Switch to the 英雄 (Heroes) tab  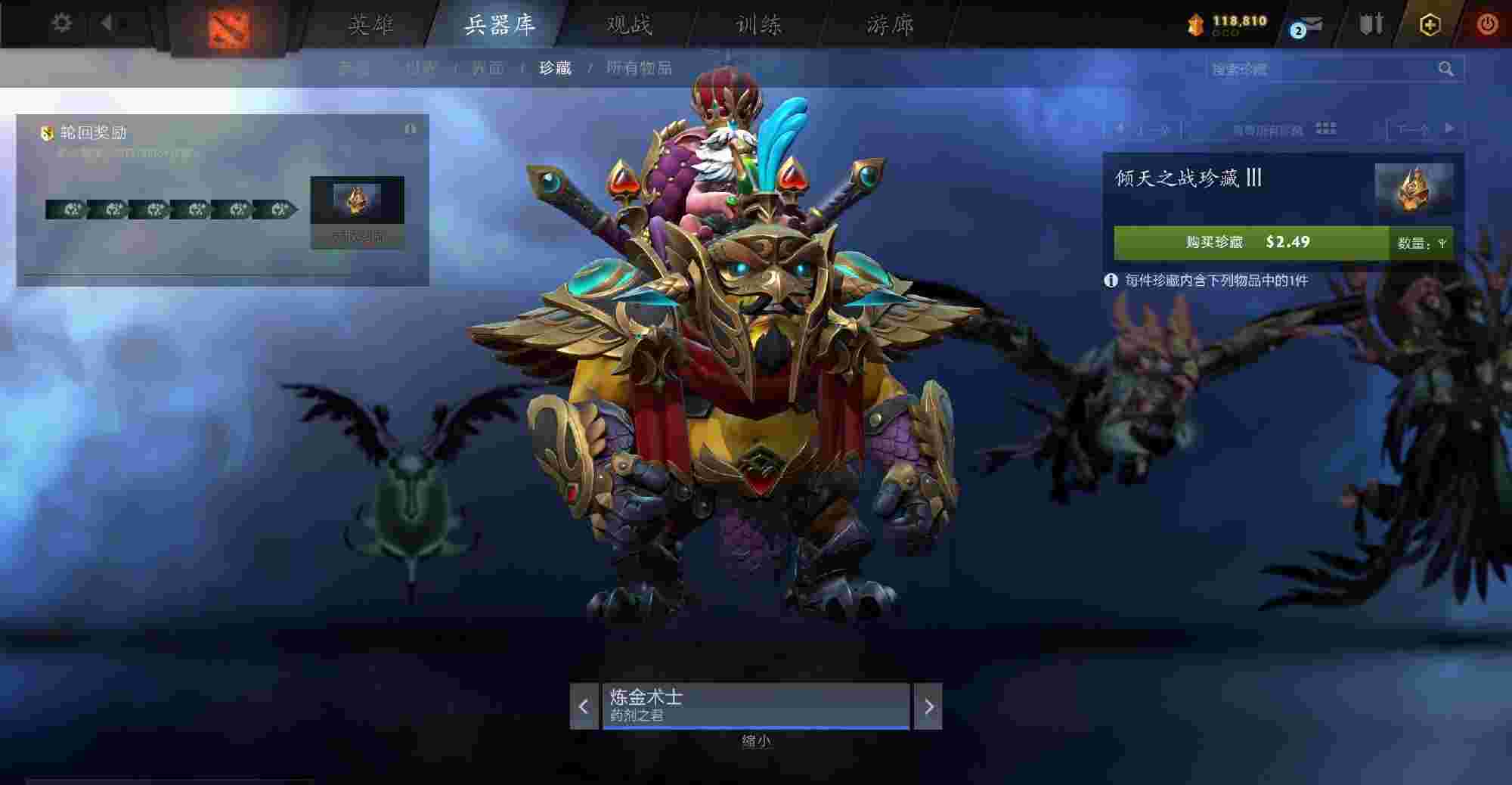371,25
